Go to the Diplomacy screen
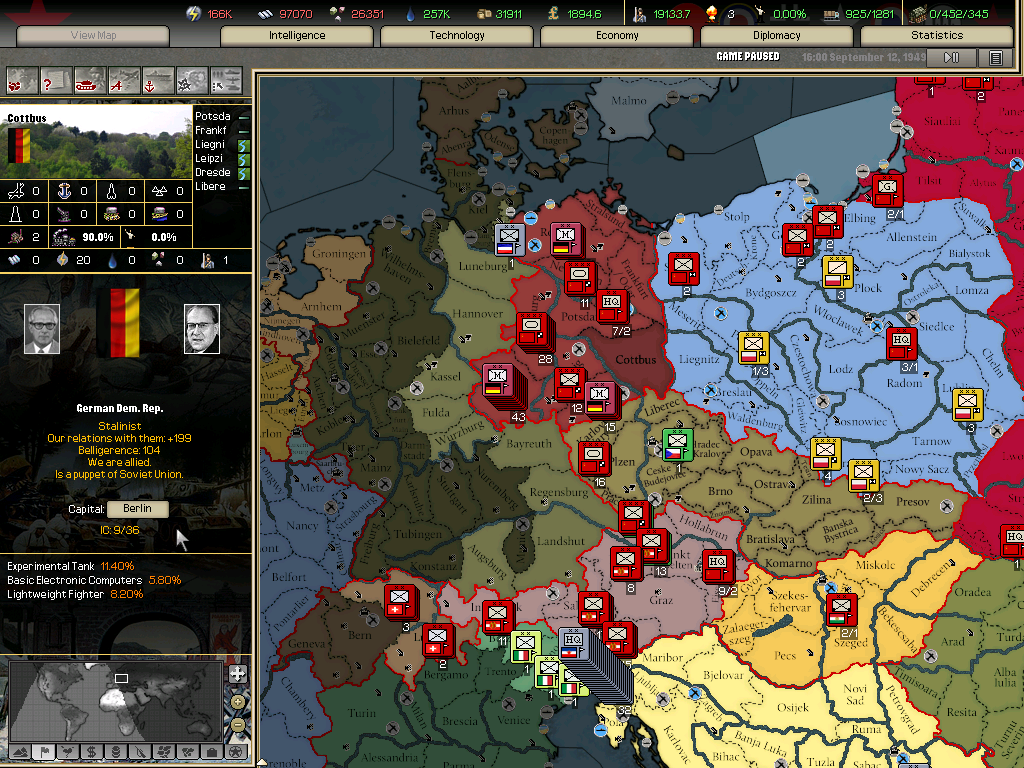 (x=777, y=35)
